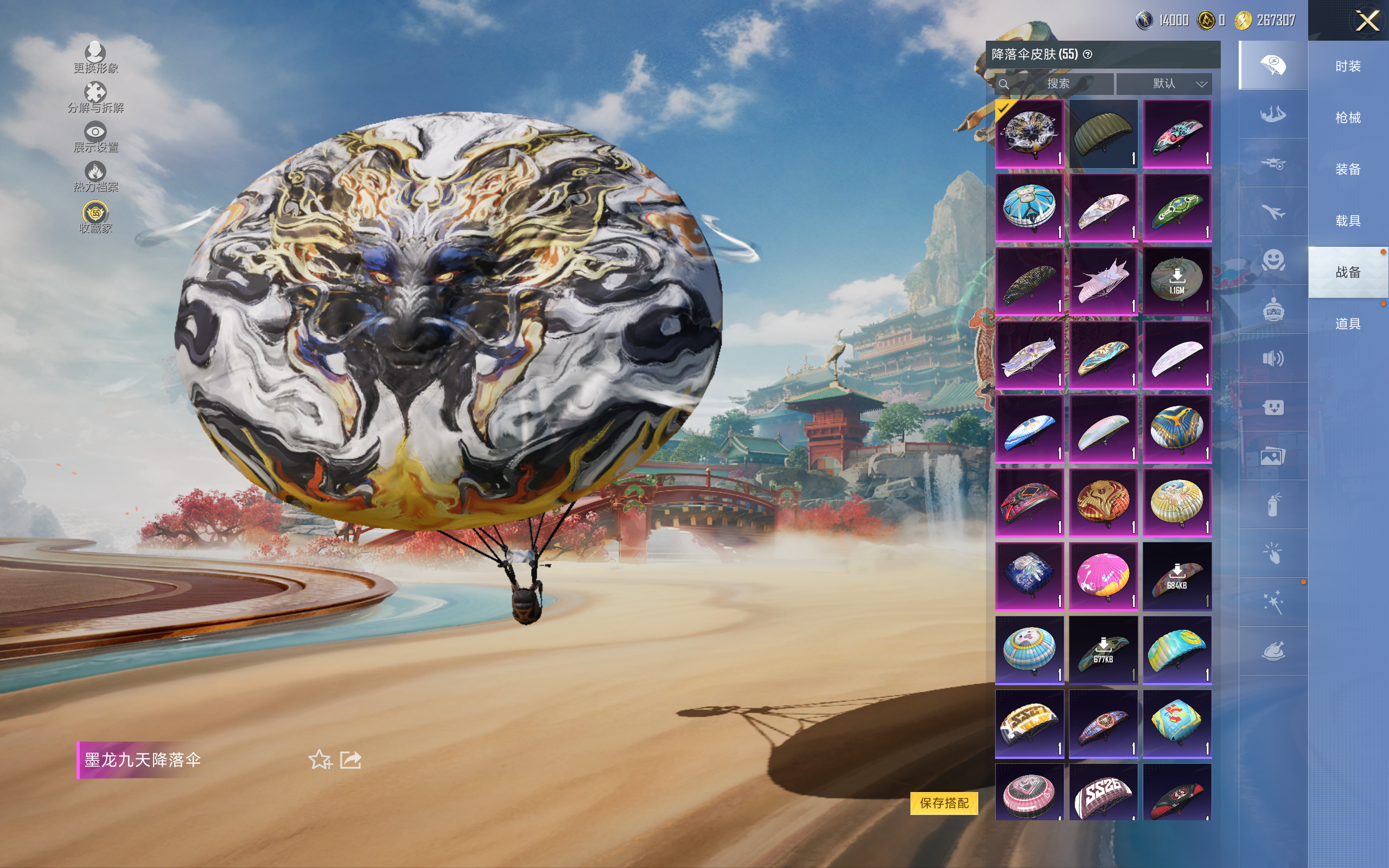Open the 道具 items tab
Viewport: 1389px width, 868px height.
click(1348, 324)
